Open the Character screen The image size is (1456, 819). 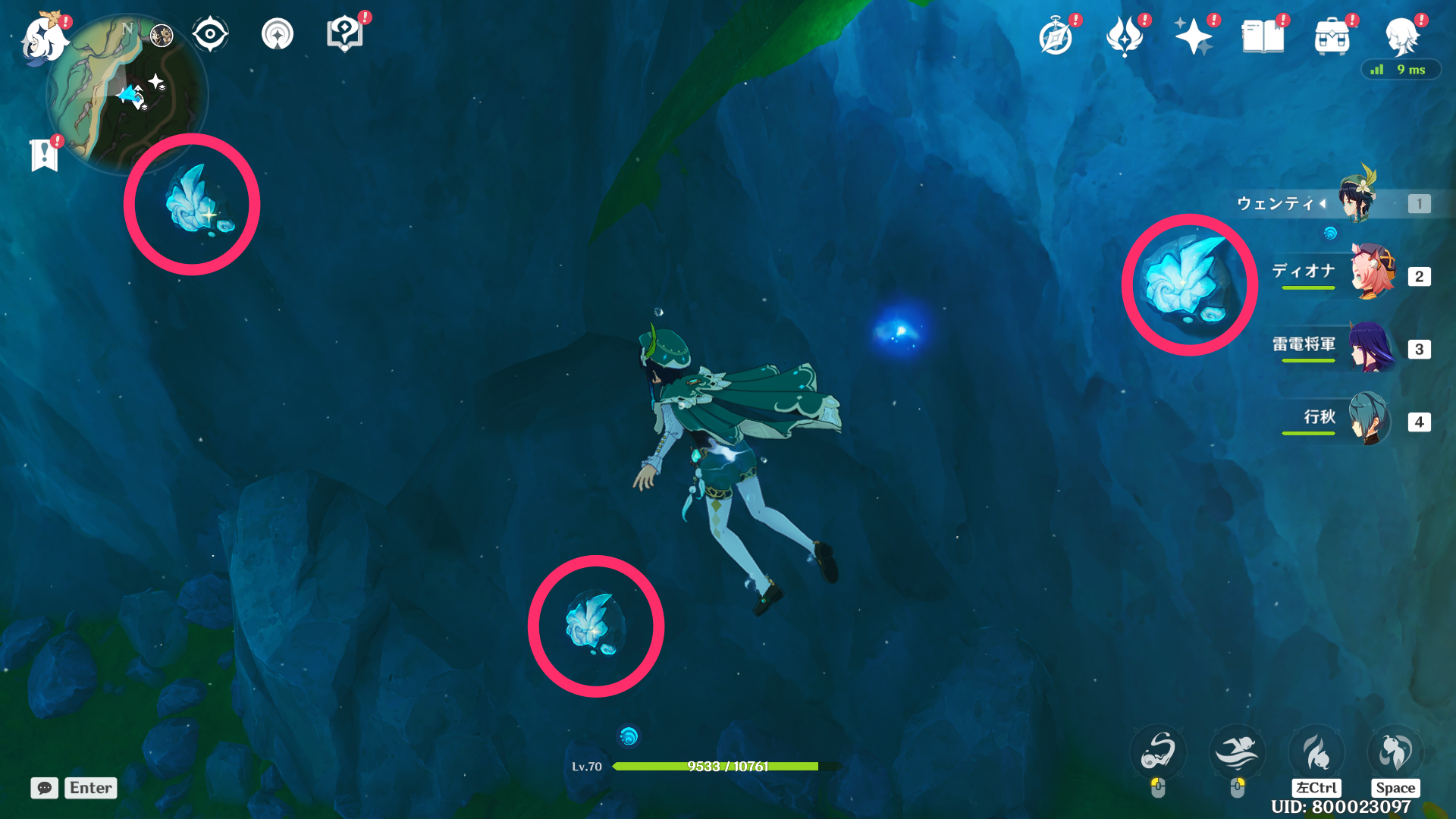click(x=1407, y=34)
